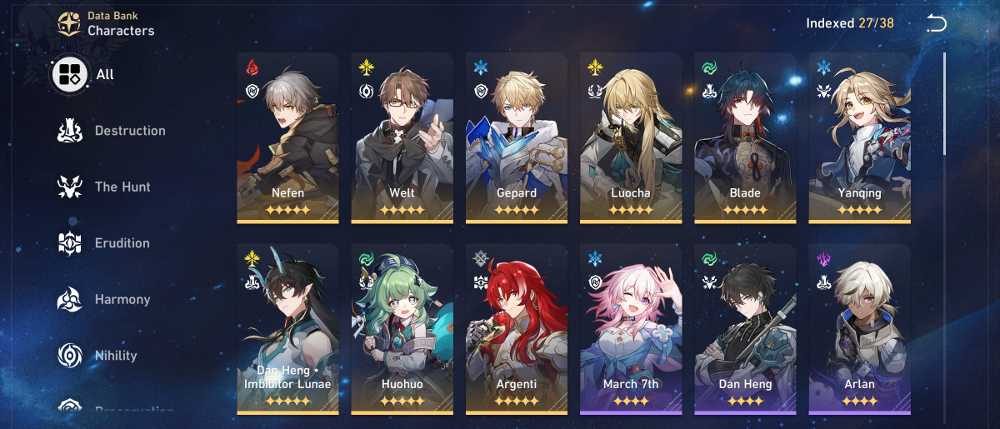Open the Nihility path category
The image size is (1000, 429).
[x=100, y=355]
